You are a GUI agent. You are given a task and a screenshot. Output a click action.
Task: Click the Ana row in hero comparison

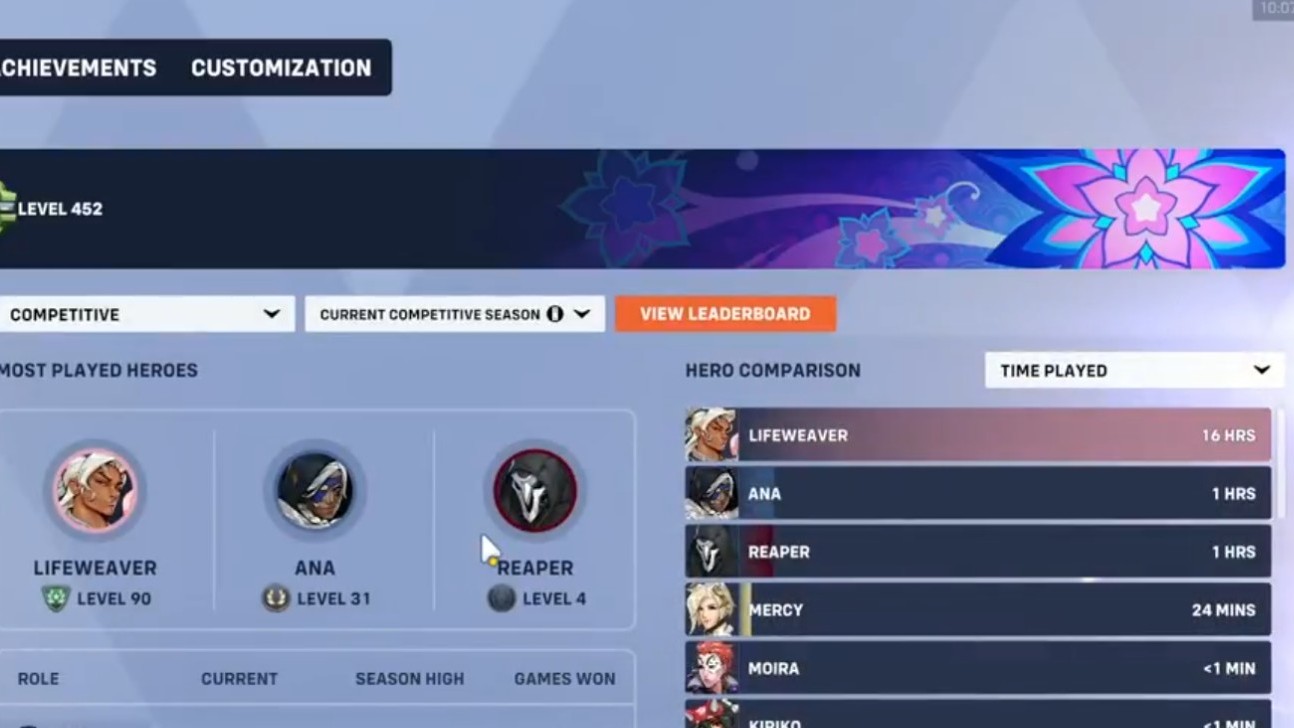(975, 493)
